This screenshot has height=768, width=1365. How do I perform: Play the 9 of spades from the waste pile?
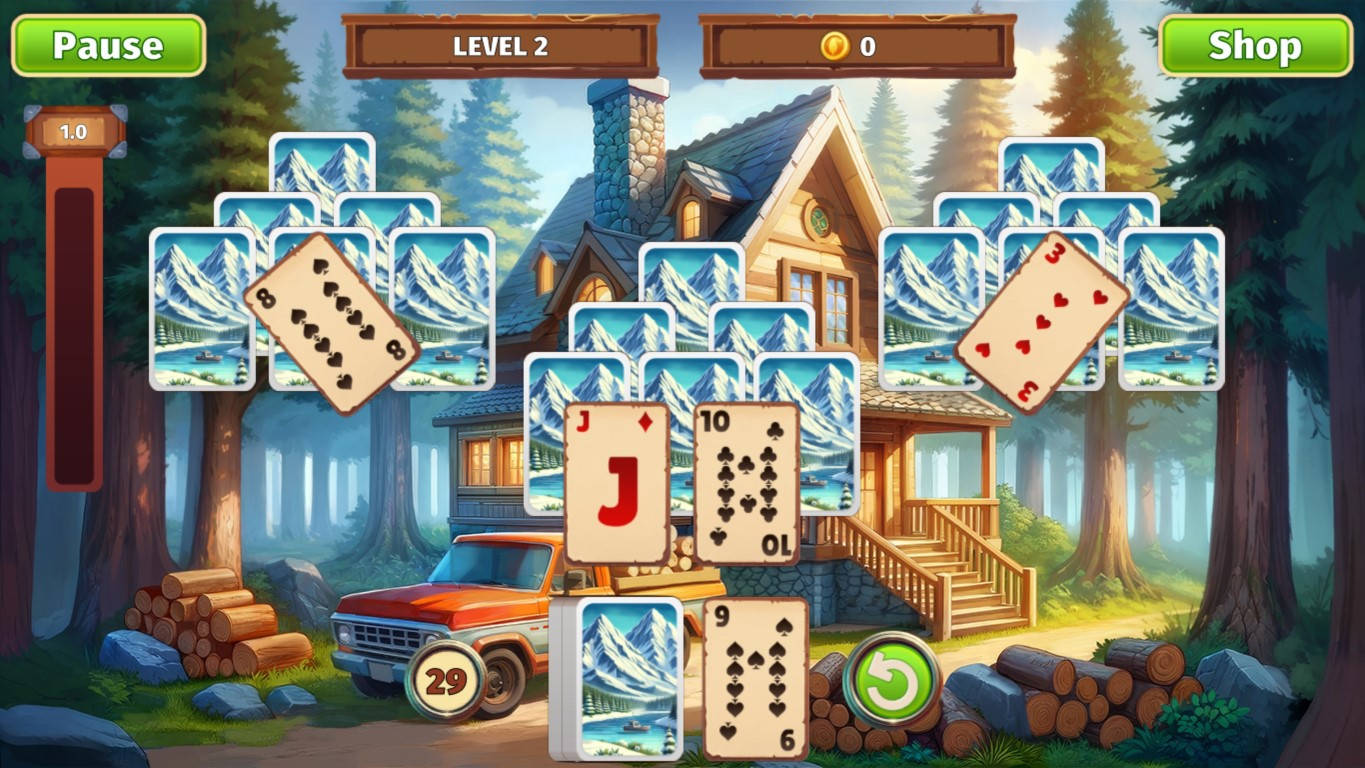tap(755, 680)
